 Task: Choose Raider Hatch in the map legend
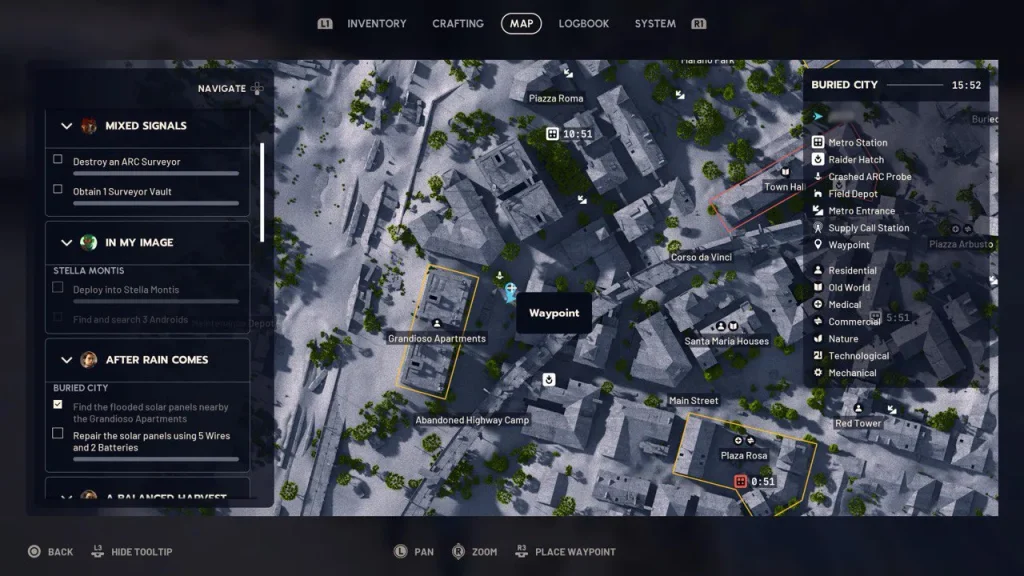855,160
